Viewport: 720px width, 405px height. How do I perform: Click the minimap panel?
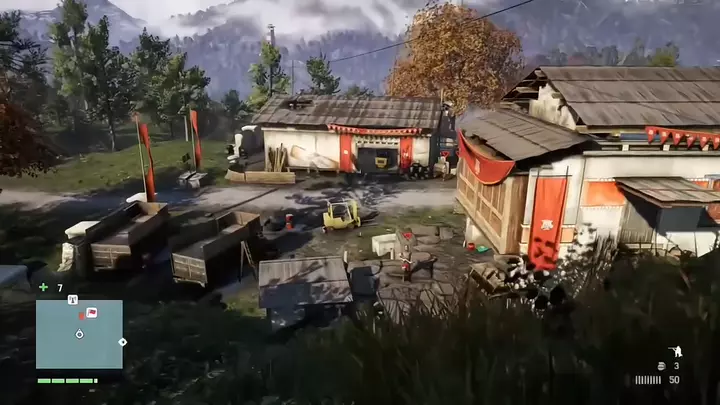pyautogui.click(x=79, y=334)
